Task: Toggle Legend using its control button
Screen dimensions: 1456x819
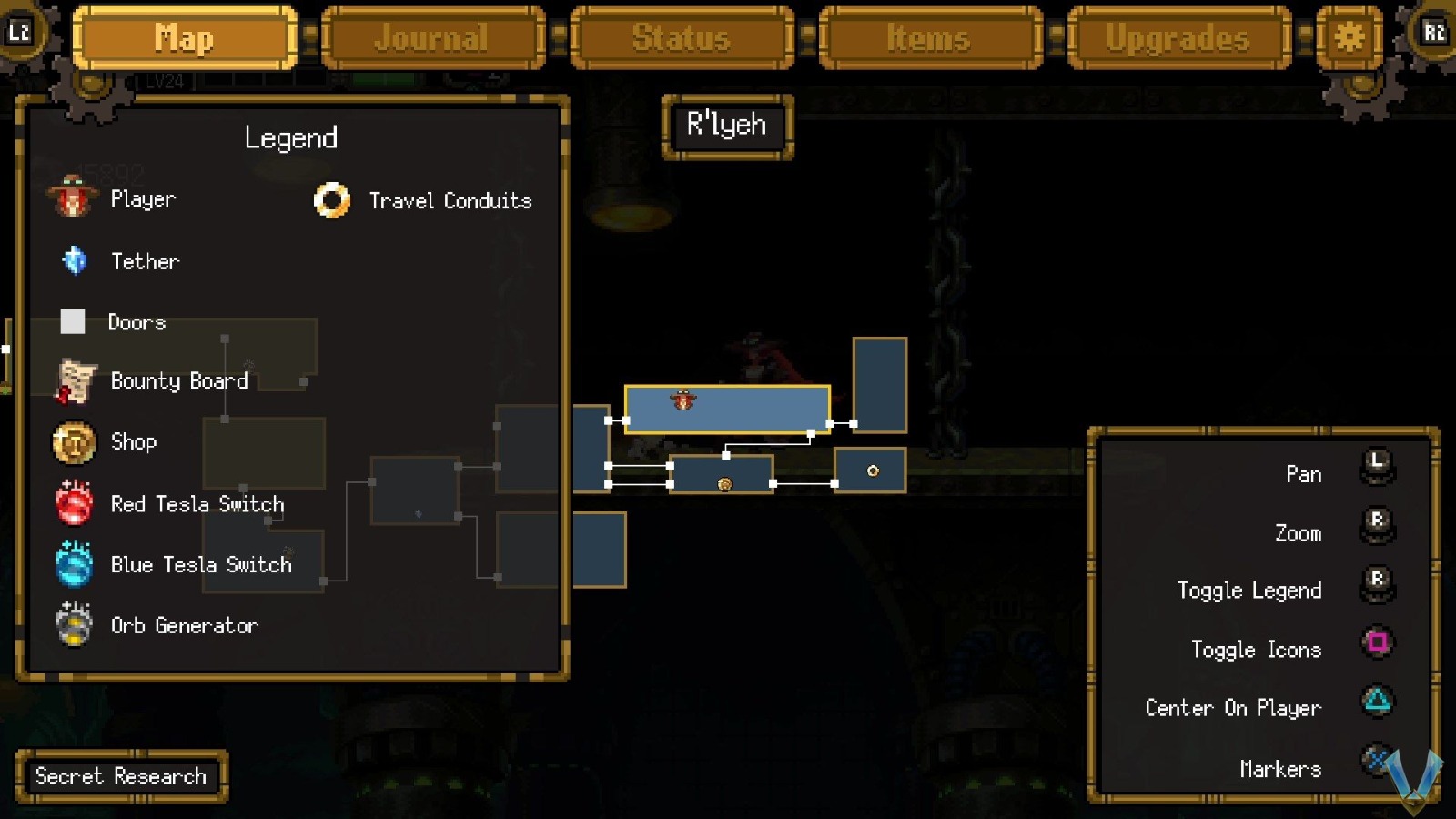Action: [1377, 581]
